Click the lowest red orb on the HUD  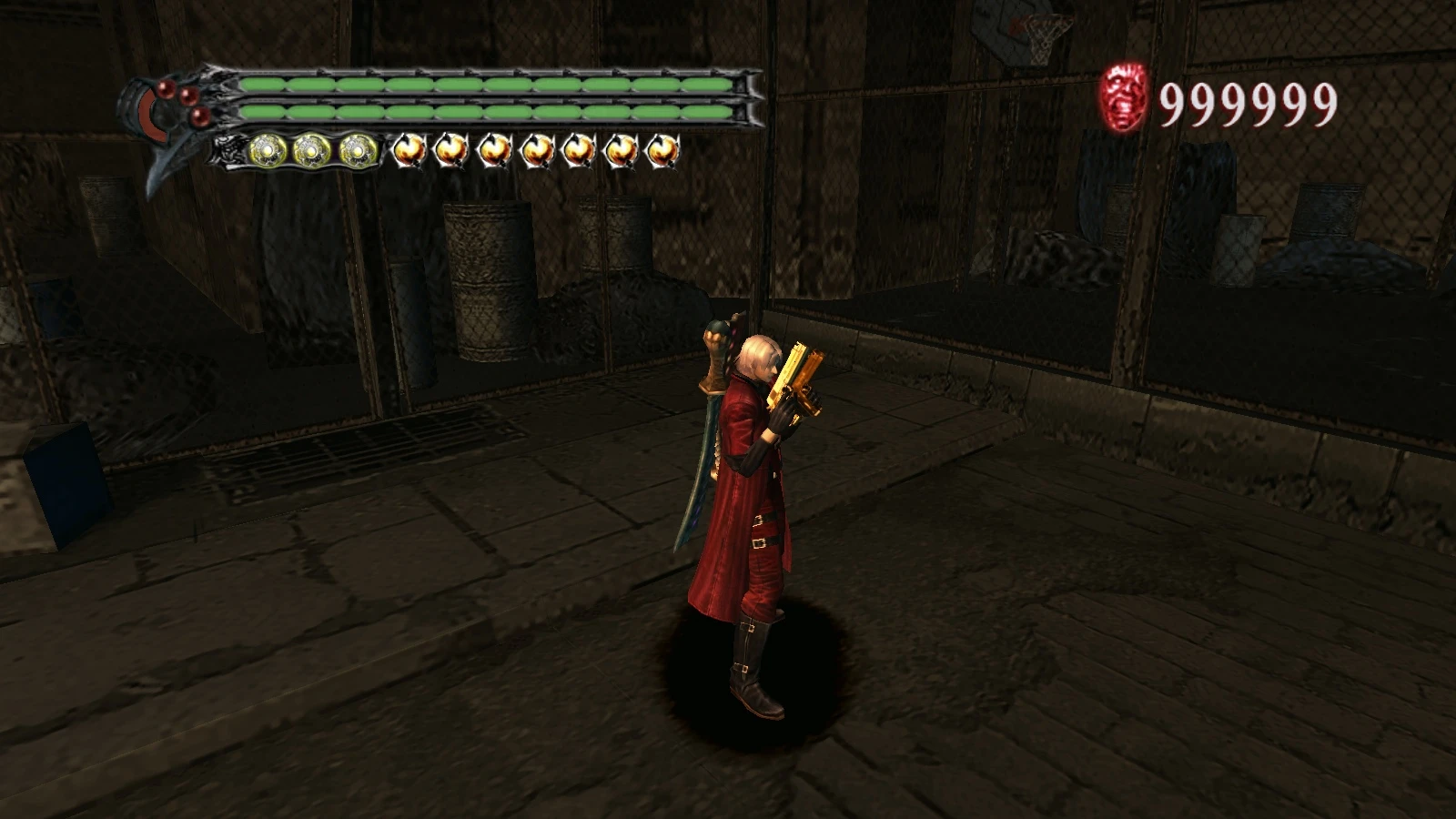coord(200,116)
